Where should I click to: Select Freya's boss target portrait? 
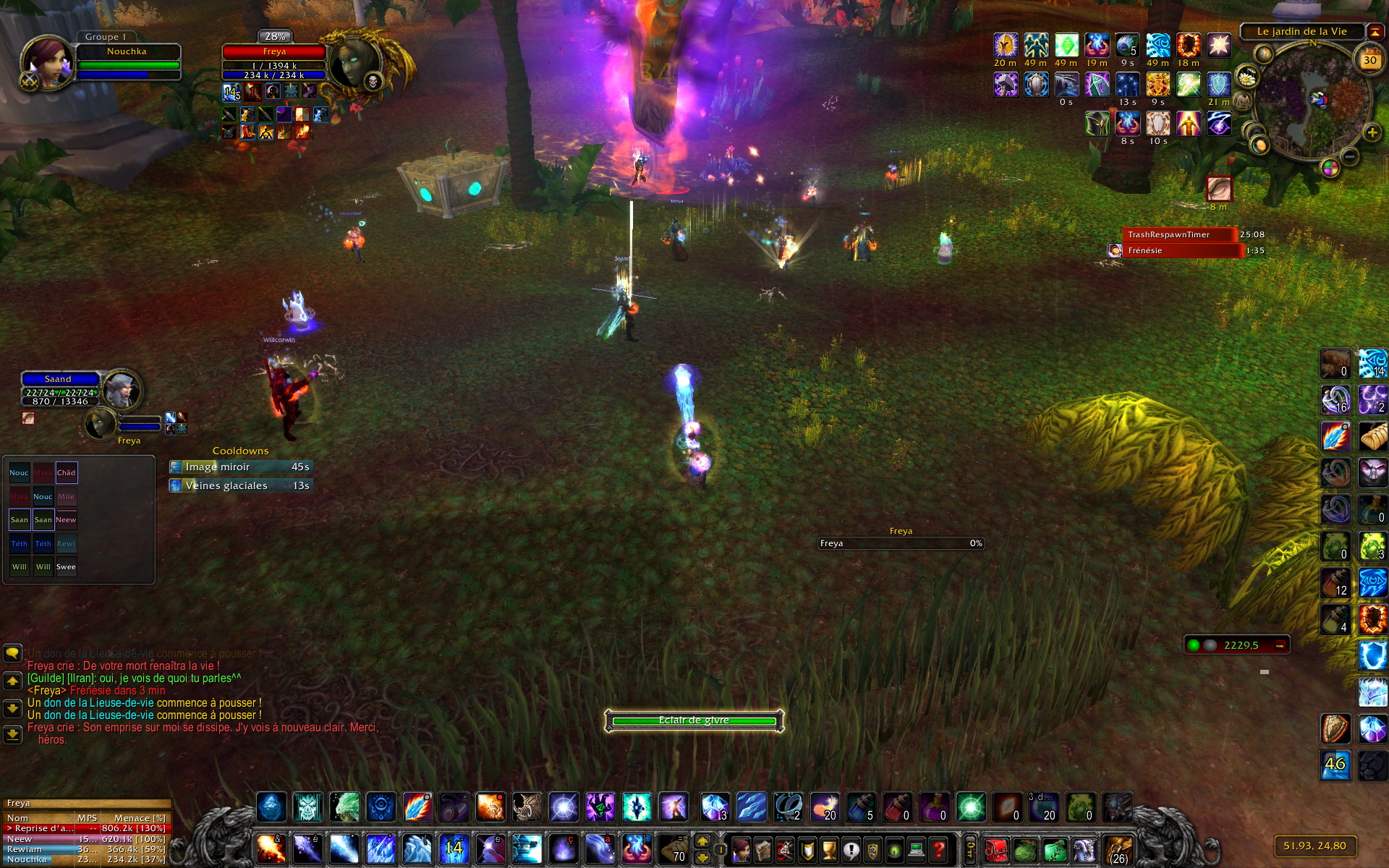(x=354, y=63)
